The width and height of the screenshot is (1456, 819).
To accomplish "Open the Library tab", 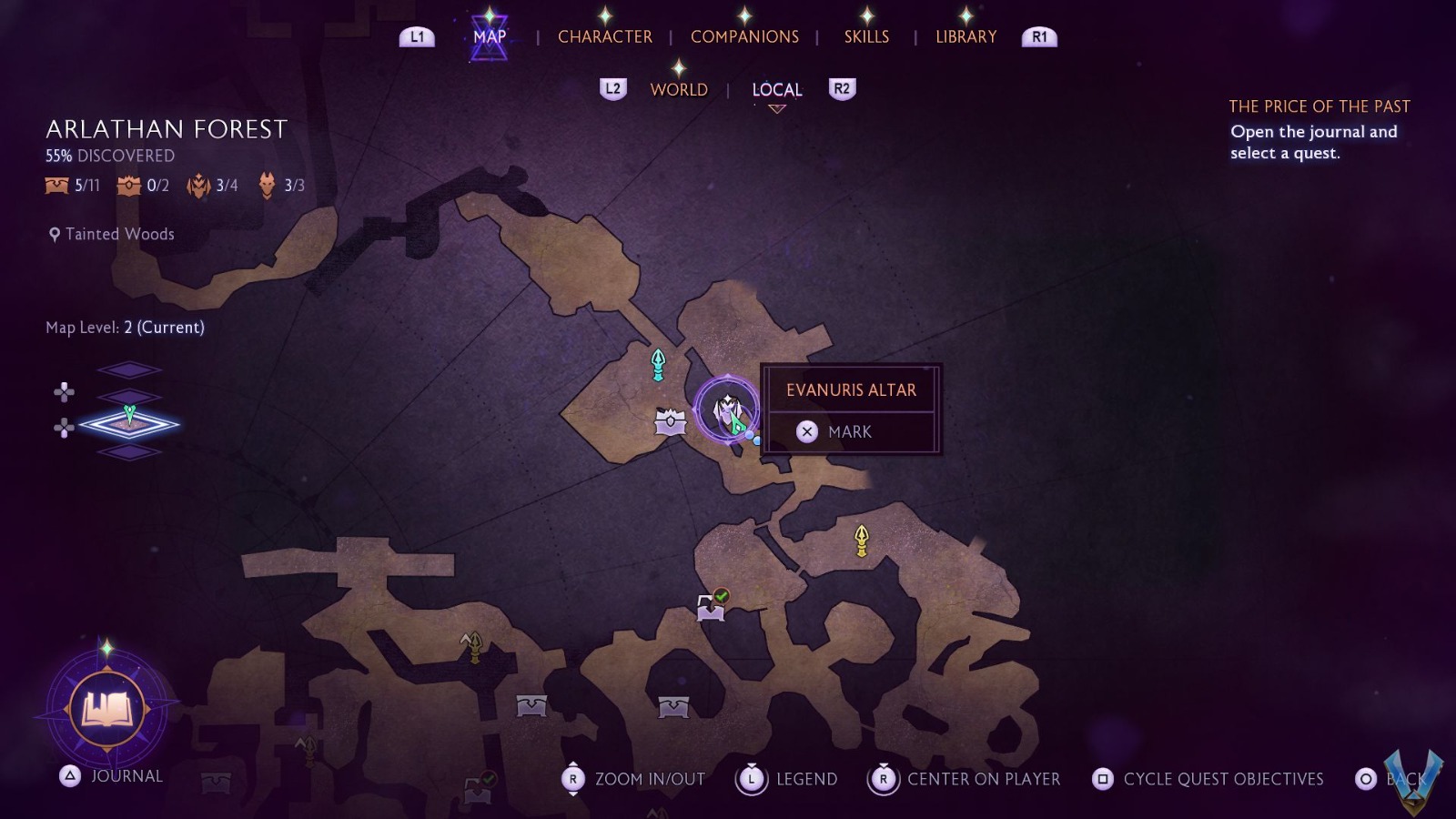I will click(966, 36).
